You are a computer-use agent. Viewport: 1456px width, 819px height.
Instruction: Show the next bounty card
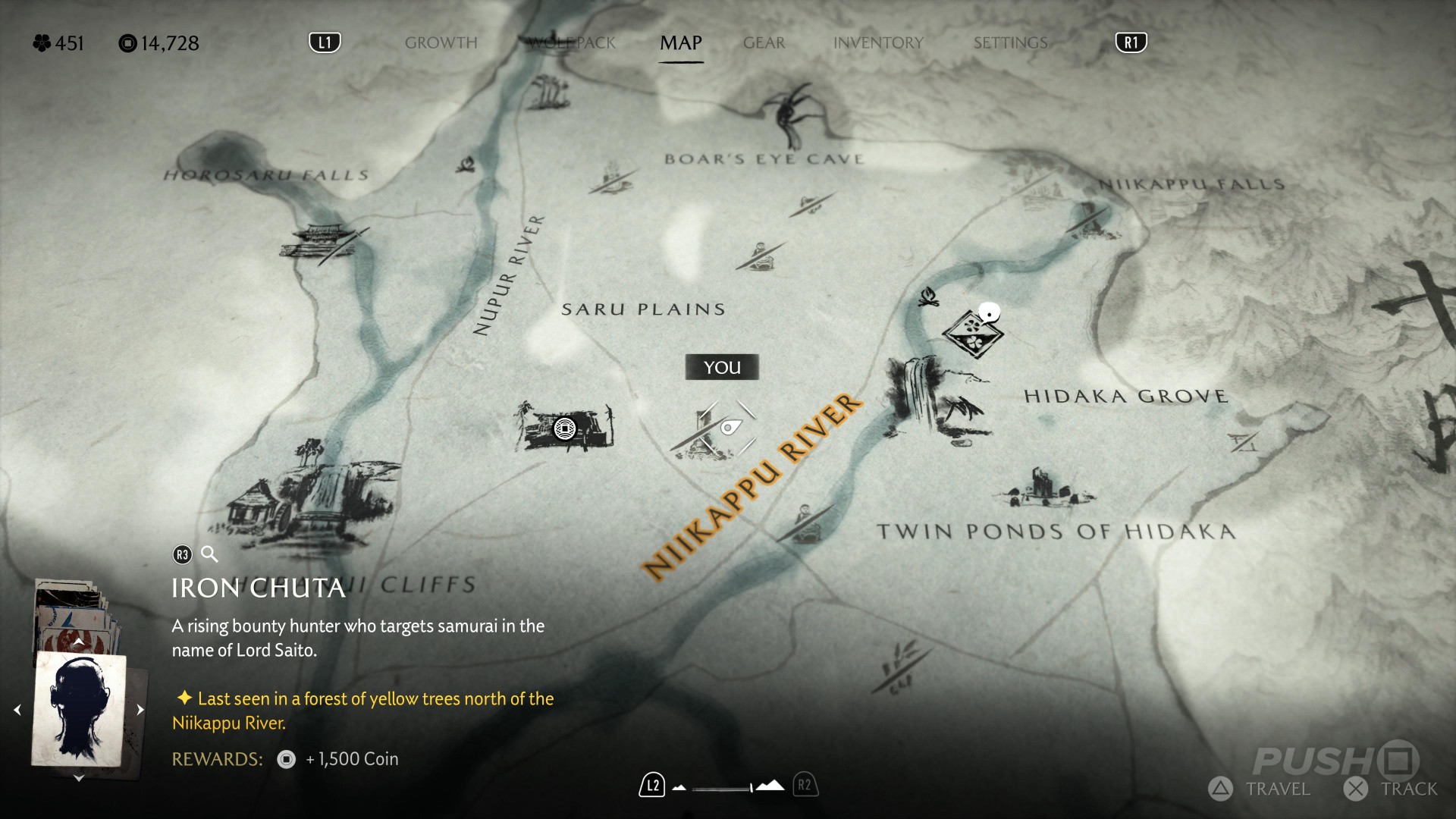click(x=140, y=710)
